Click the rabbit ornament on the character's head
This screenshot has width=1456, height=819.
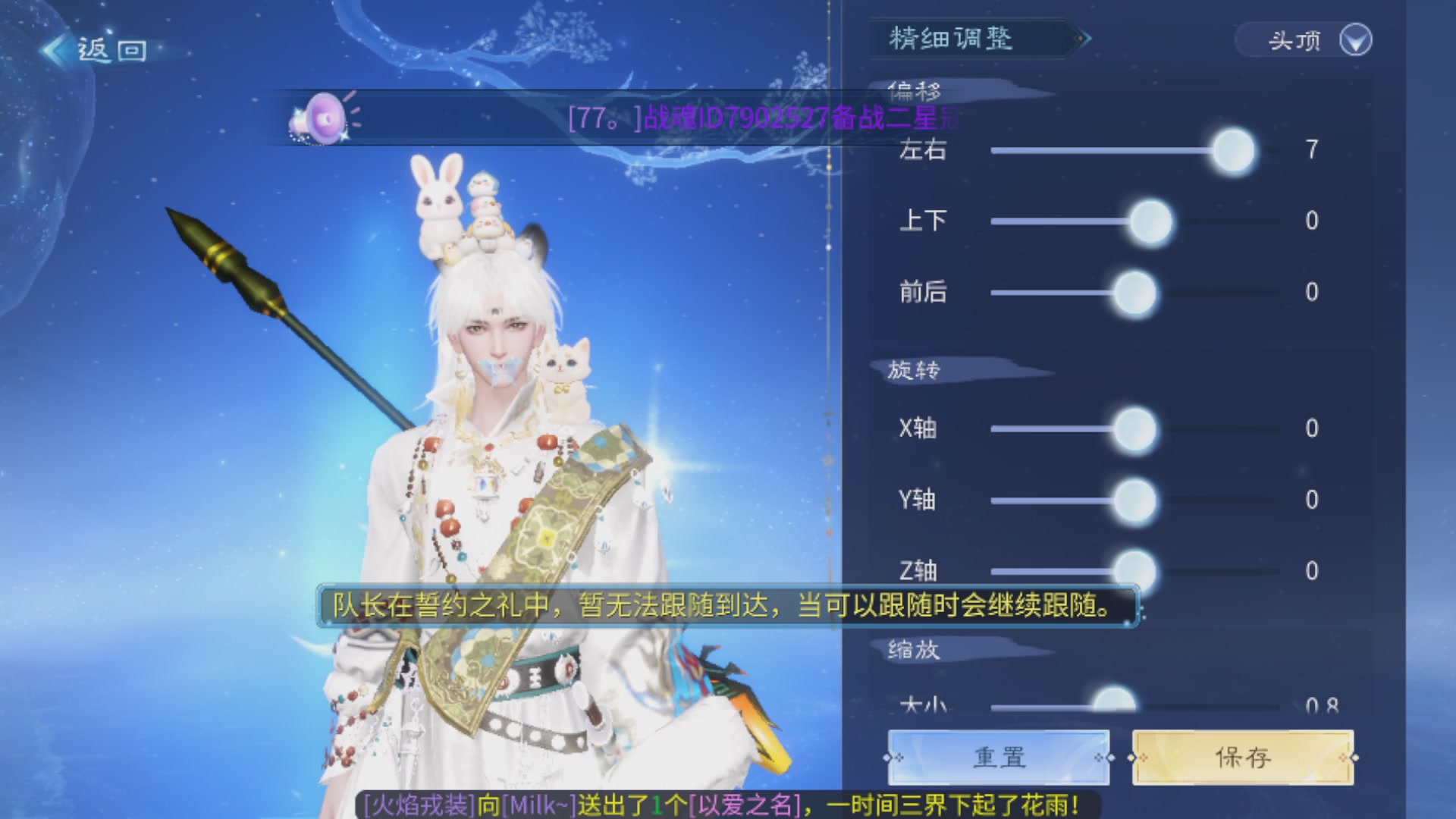(439, 201)
